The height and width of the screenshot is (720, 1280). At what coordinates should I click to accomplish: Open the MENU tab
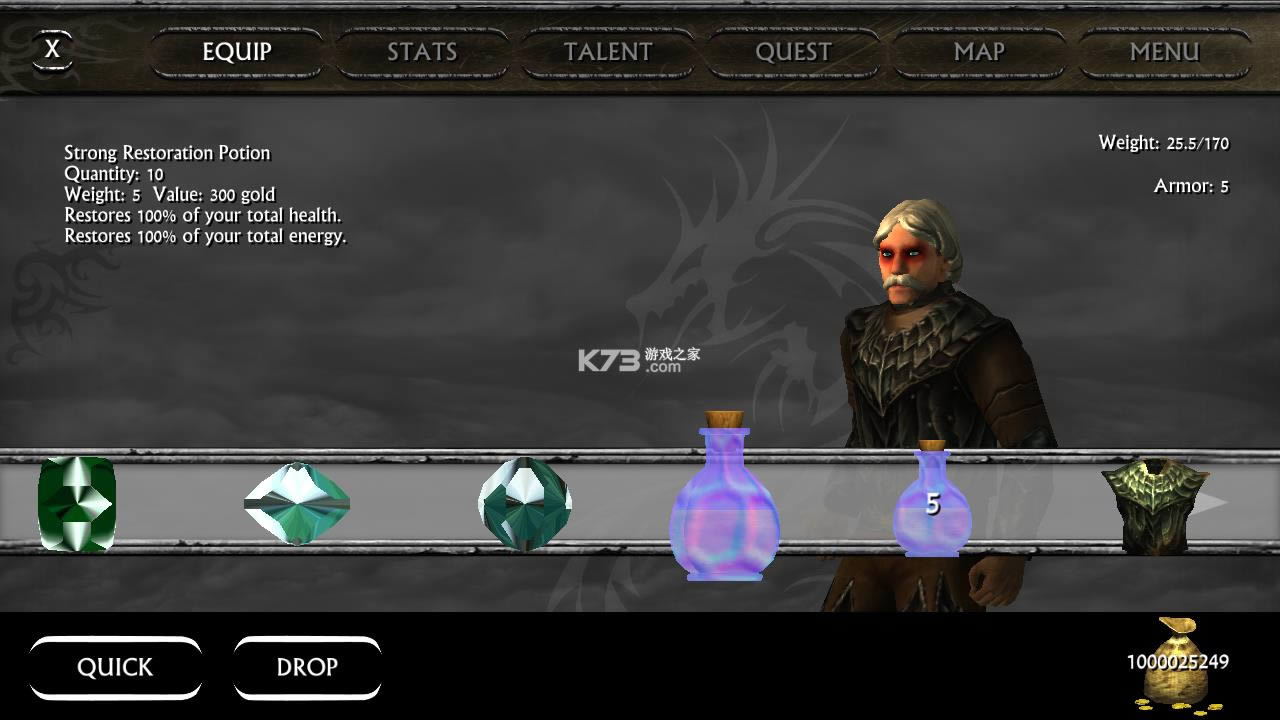[1164, 52]
